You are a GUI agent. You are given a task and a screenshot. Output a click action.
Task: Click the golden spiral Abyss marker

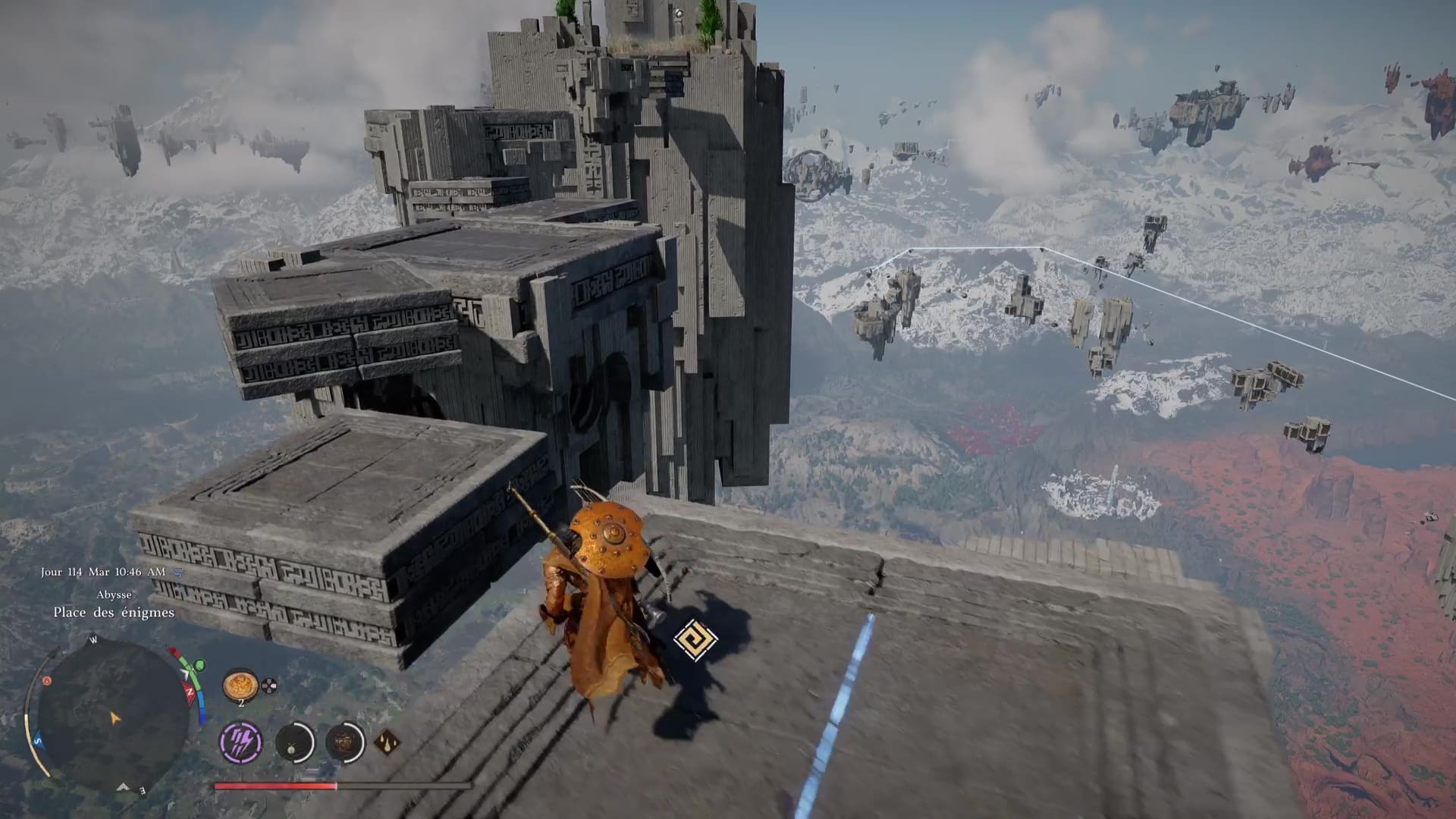click(695, 640)
